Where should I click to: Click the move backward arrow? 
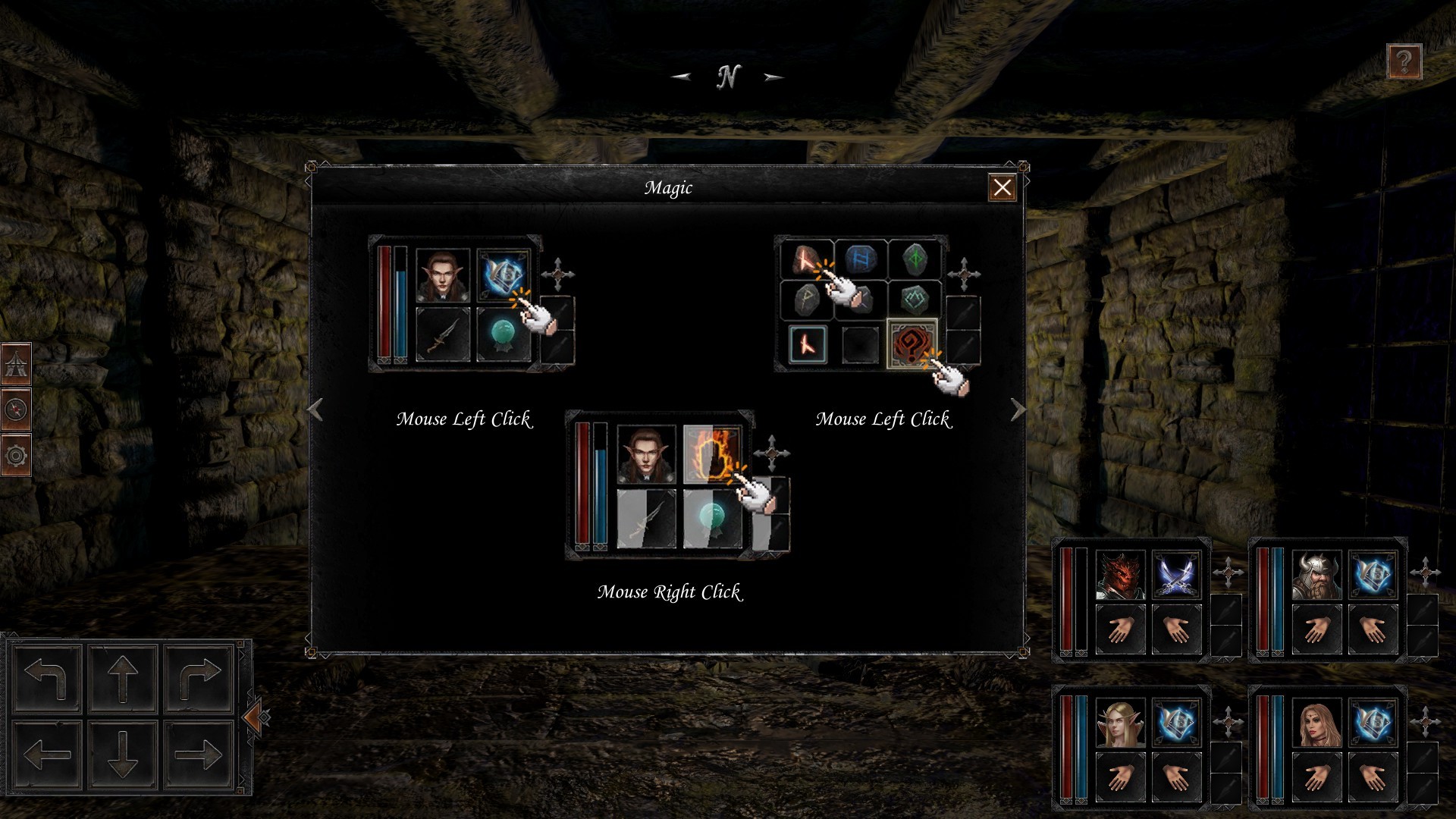point(122,754)
